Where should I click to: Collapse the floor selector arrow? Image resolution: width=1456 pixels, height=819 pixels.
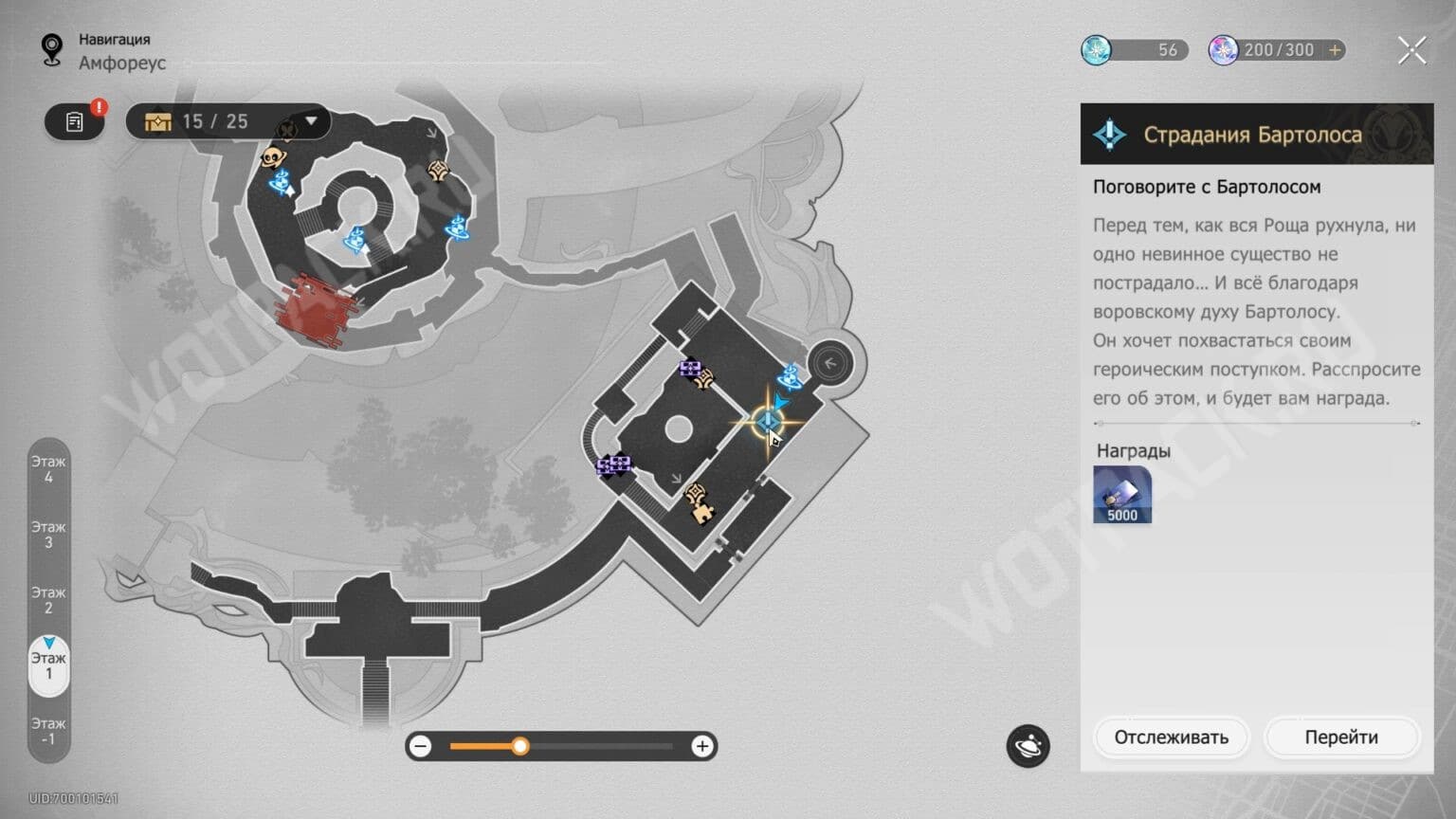49,644
